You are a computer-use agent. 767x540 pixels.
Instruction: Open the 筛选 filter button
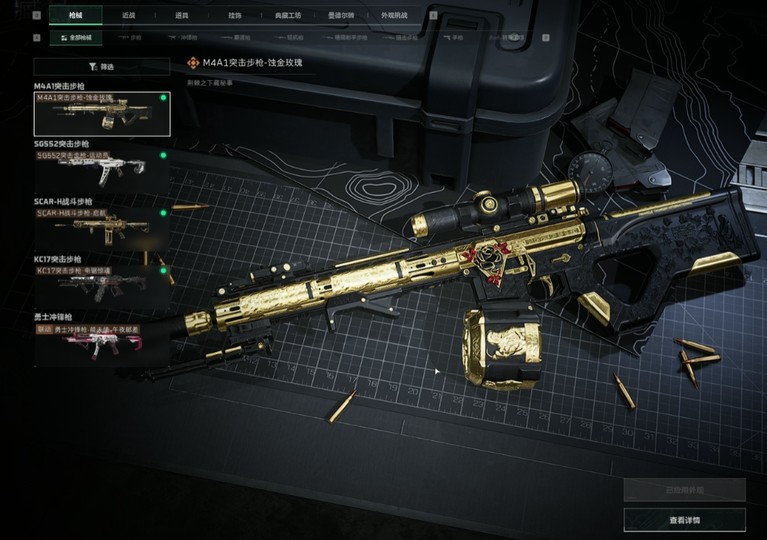point(102,66)
